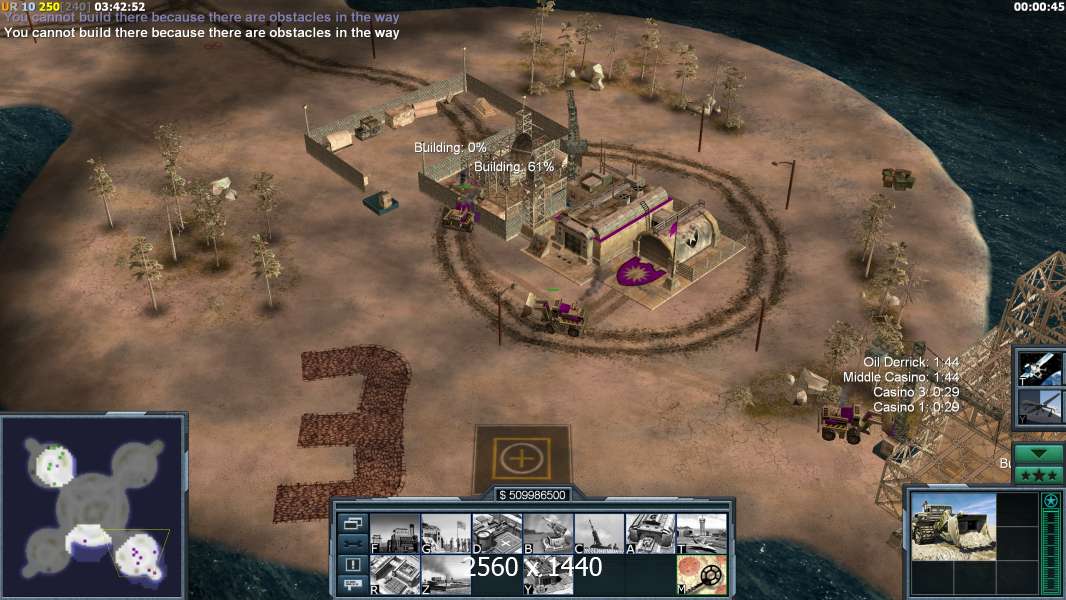Select the Patriot missile battery icon (B)
The height and width of the screenshot is (600, 1066).
tap(548, 533)
